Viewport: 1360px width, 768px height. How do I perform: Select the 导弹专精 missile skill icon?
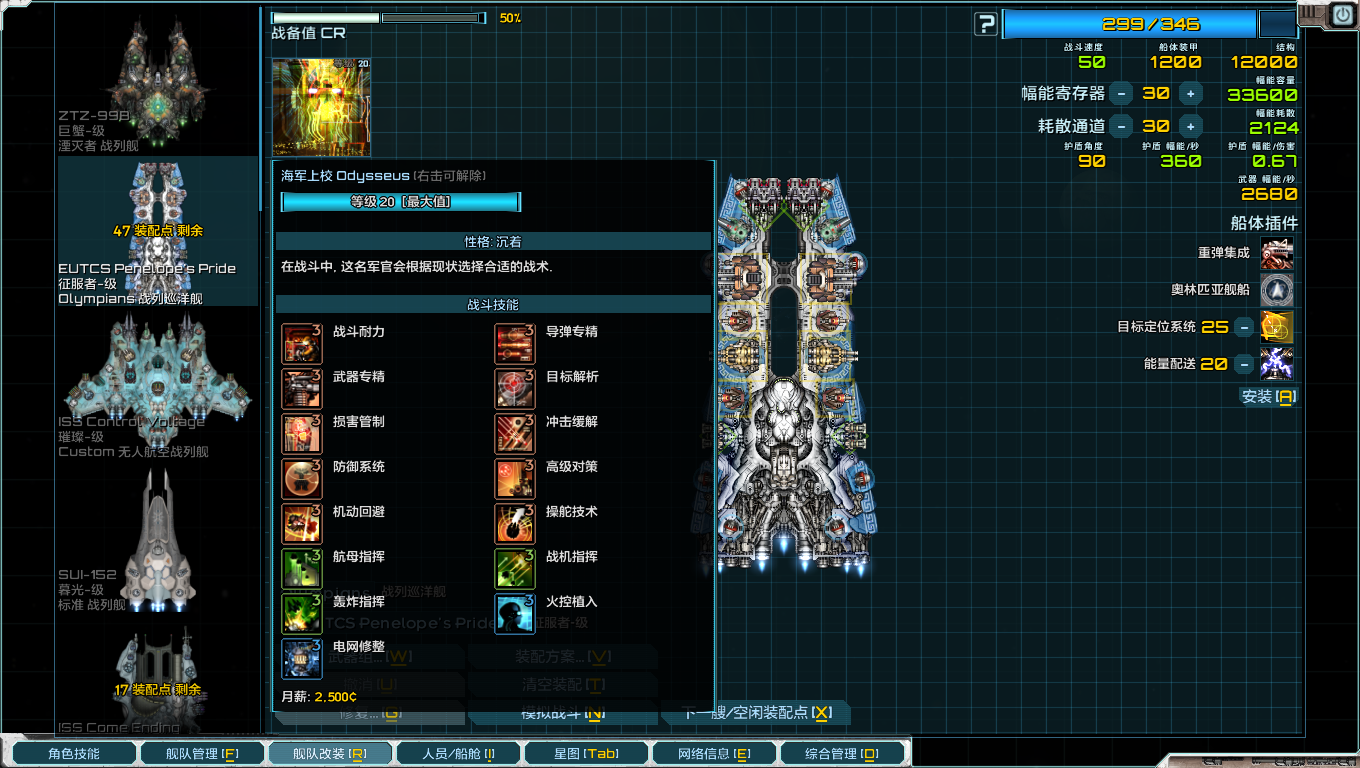click(x=514, y=343)
